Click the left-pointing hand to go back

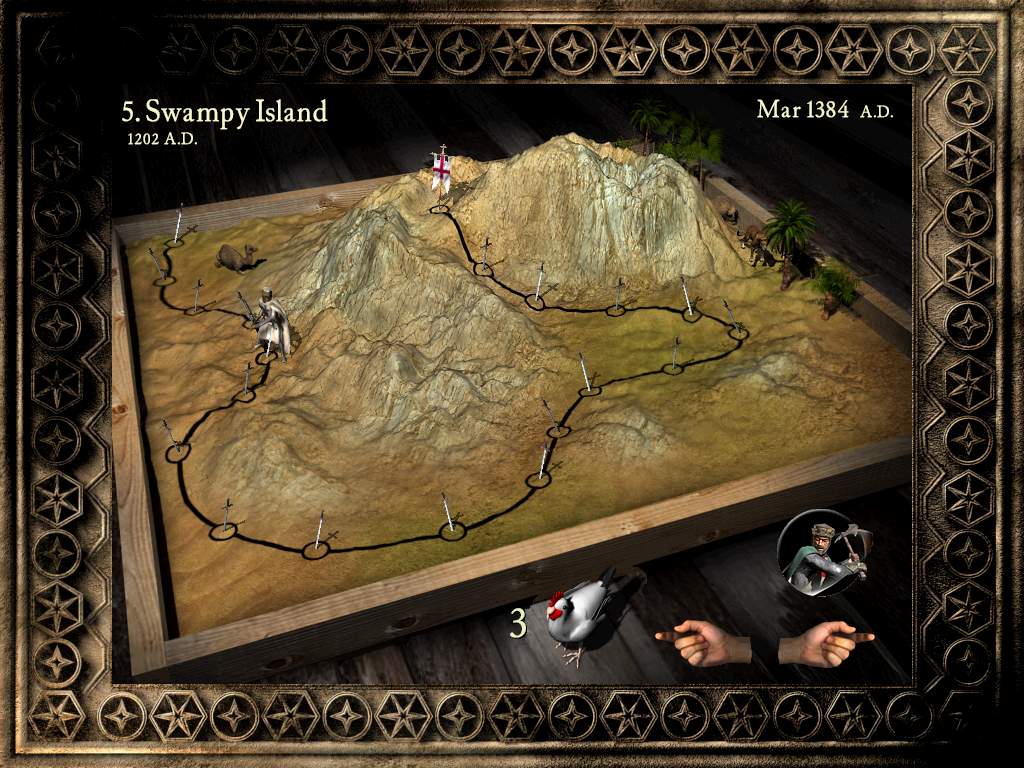(x=701, y=641)
